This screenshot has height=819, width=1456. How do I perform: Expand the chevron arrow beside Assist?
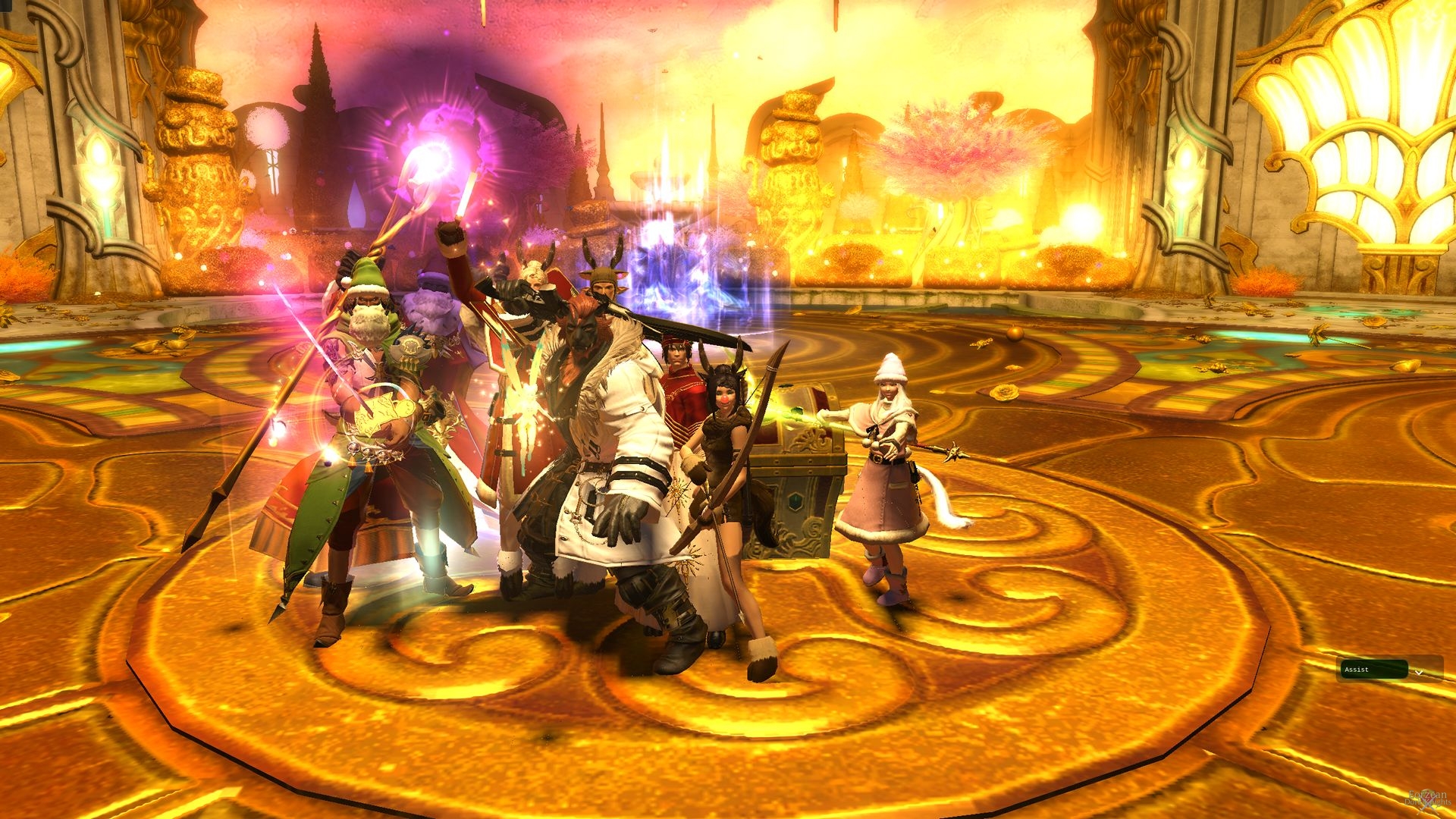coord(1420,672)
